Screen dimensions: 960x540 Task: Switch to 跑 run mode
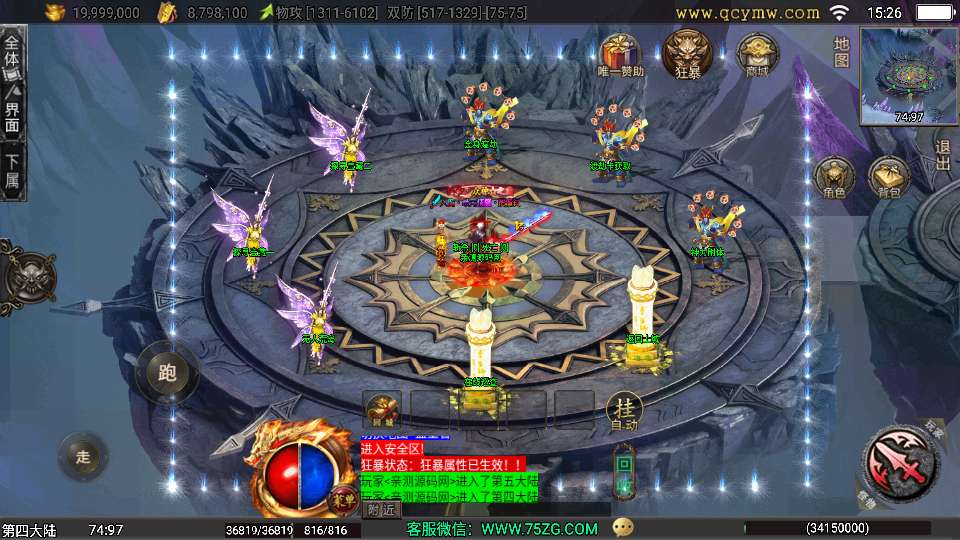coord(167,373)
